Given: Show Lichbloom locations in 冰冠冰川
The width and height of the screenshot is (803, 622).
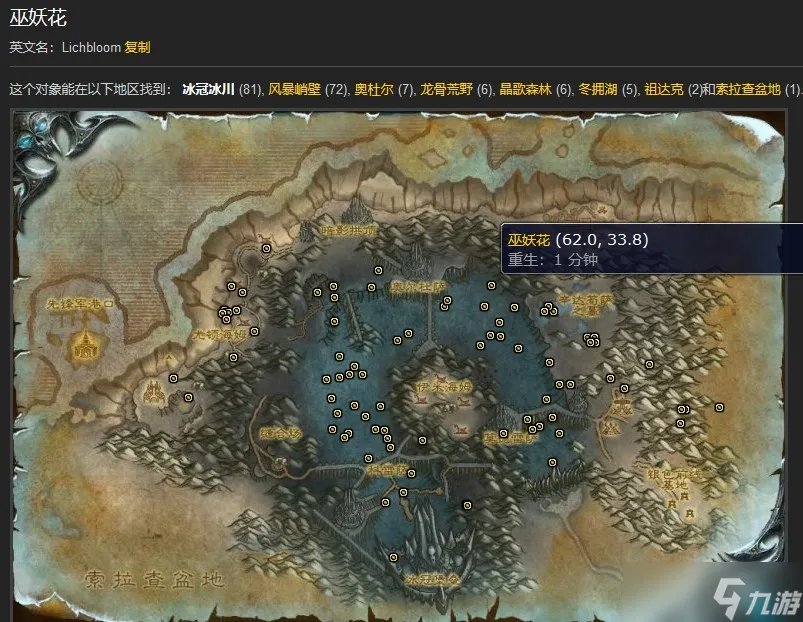Looking at the screenshot, I should 208,89.
